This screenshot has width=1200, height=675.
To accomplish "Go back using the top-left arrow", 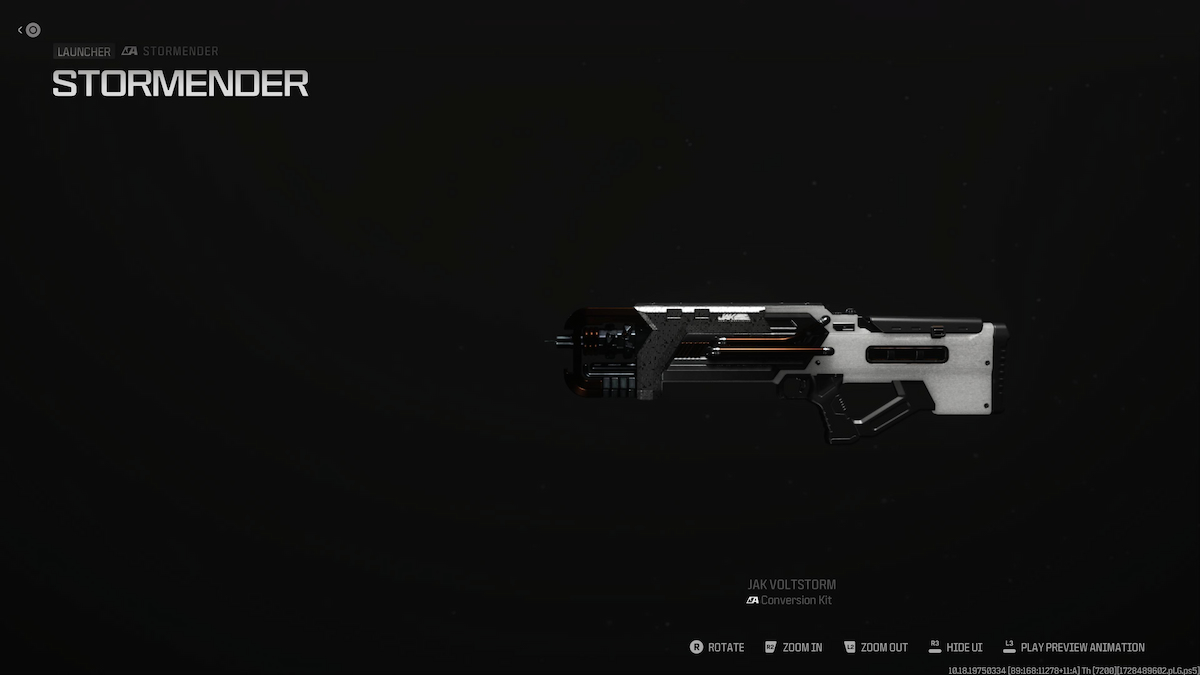I will 21,30.
